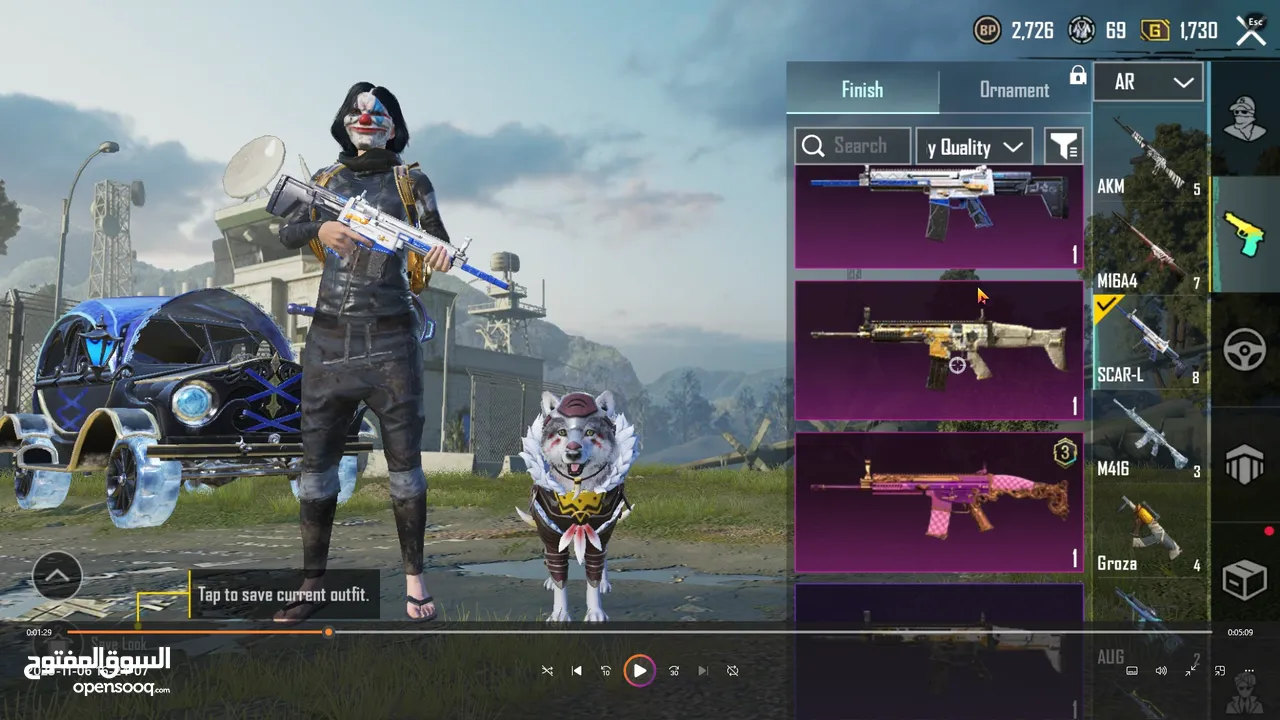This screenshot has height=720, width=1280.
Task: Click the skin Search field
Action: coord(853,147)
